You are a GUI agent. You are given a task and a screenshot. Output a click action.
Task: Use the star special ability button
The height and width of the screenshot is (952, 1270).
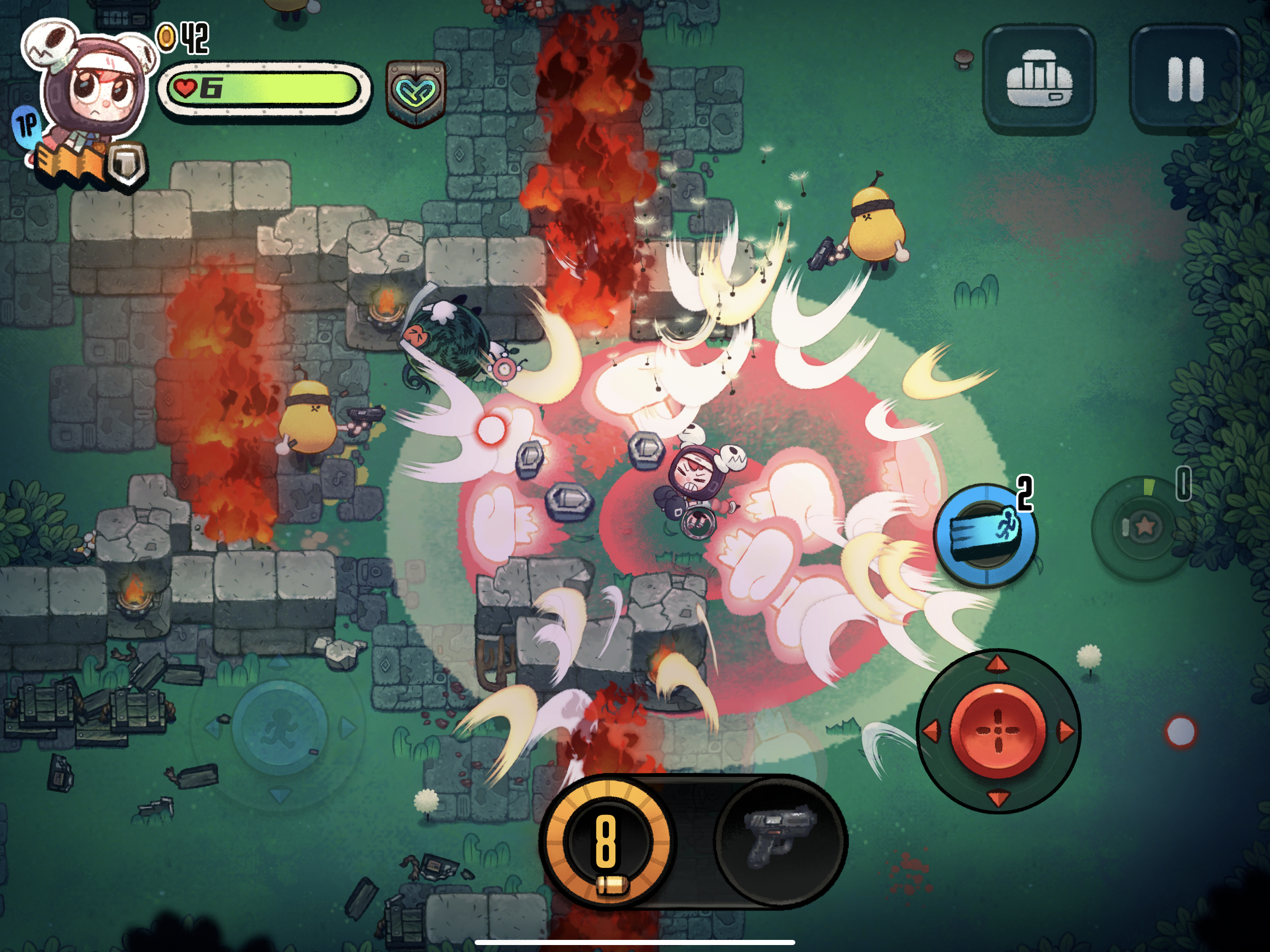pyautogui.click(x=1144, y=527)
